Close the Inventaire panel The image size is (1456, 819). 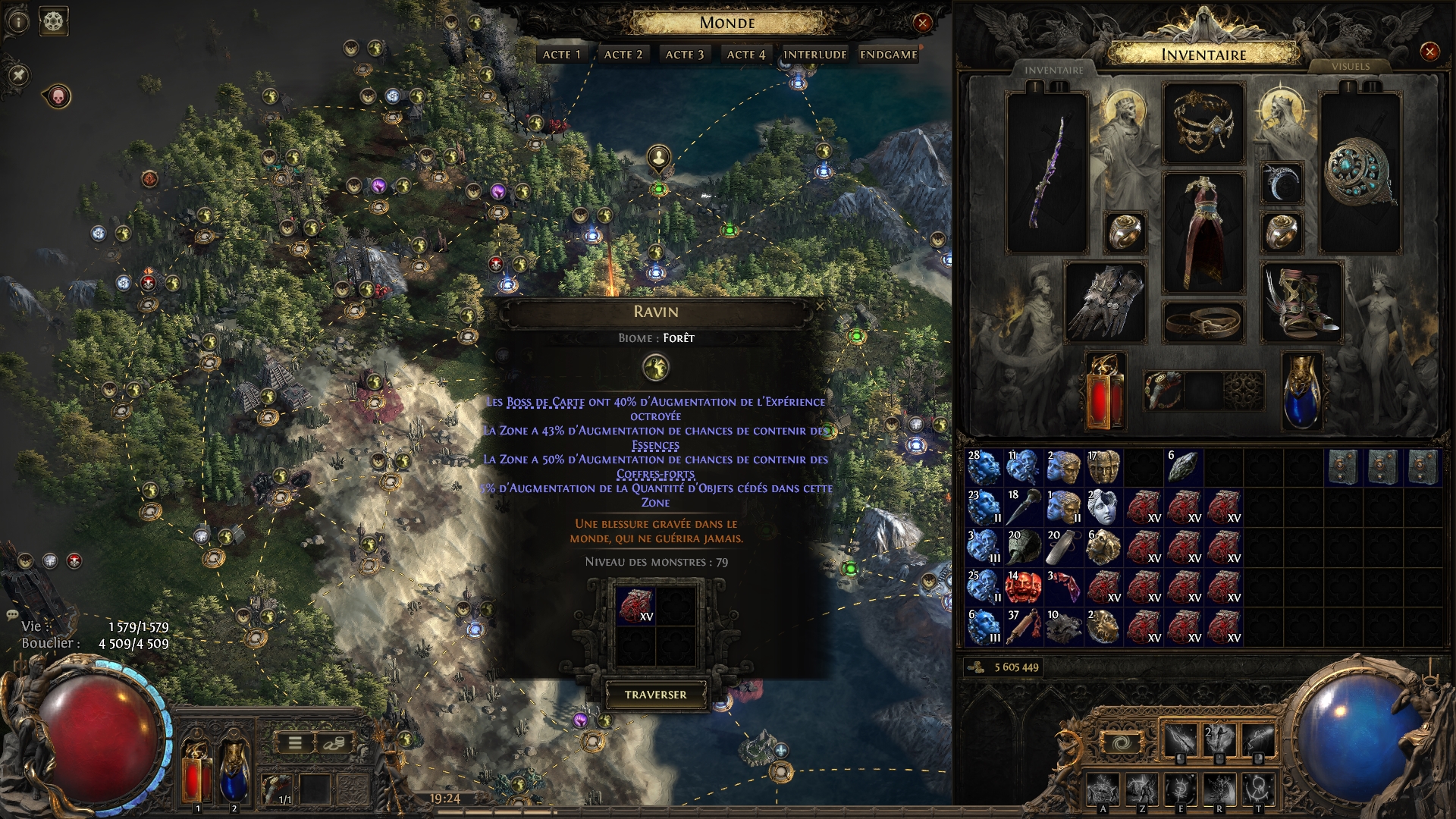[1429, 52]
